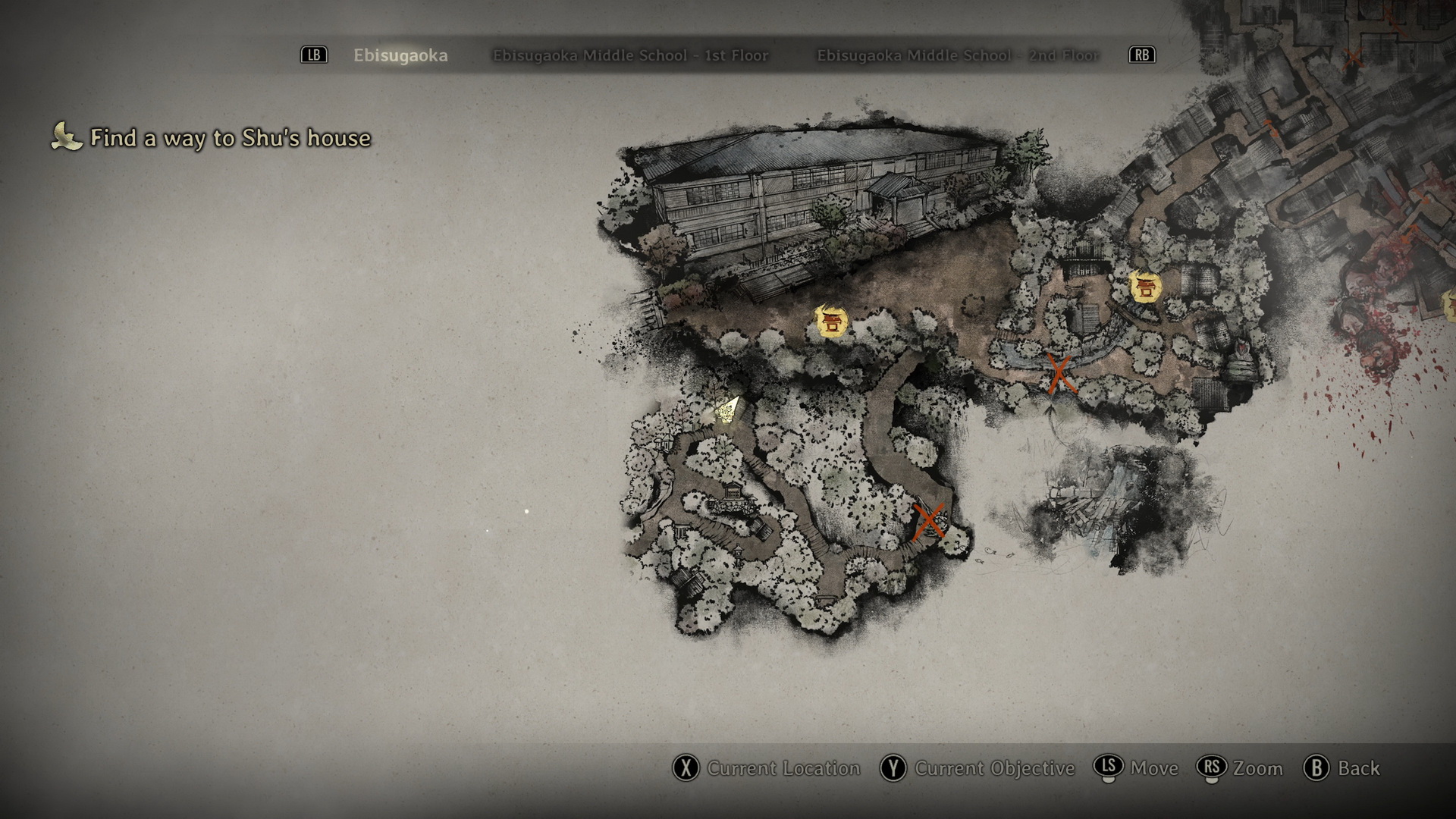Click the 'Find a way to Shu's house' objective
The width and height of the screenshot is (1456, 819).
click(x=230, y=138)
